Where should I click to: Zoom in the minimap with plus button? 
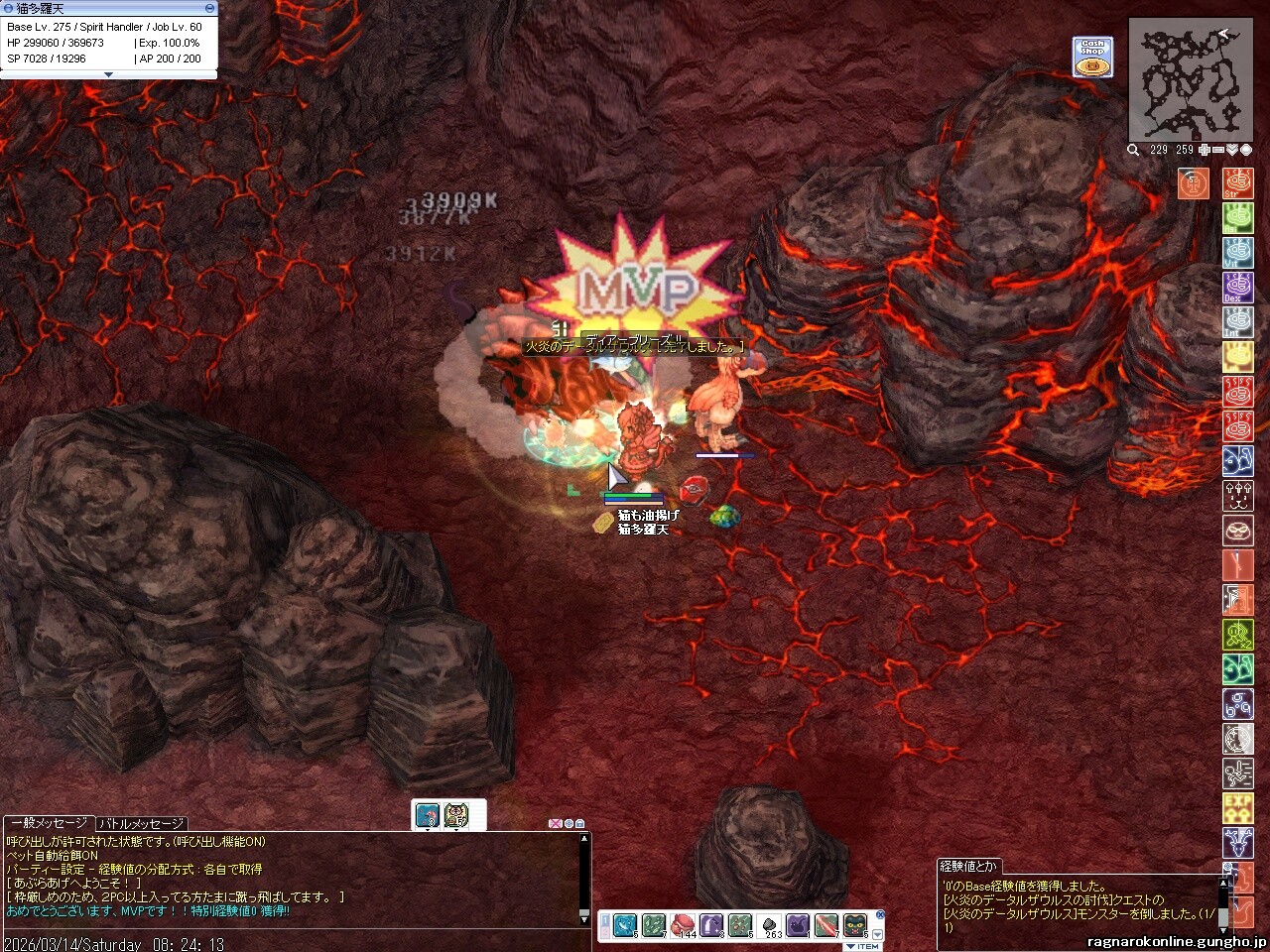(1205, 150)
